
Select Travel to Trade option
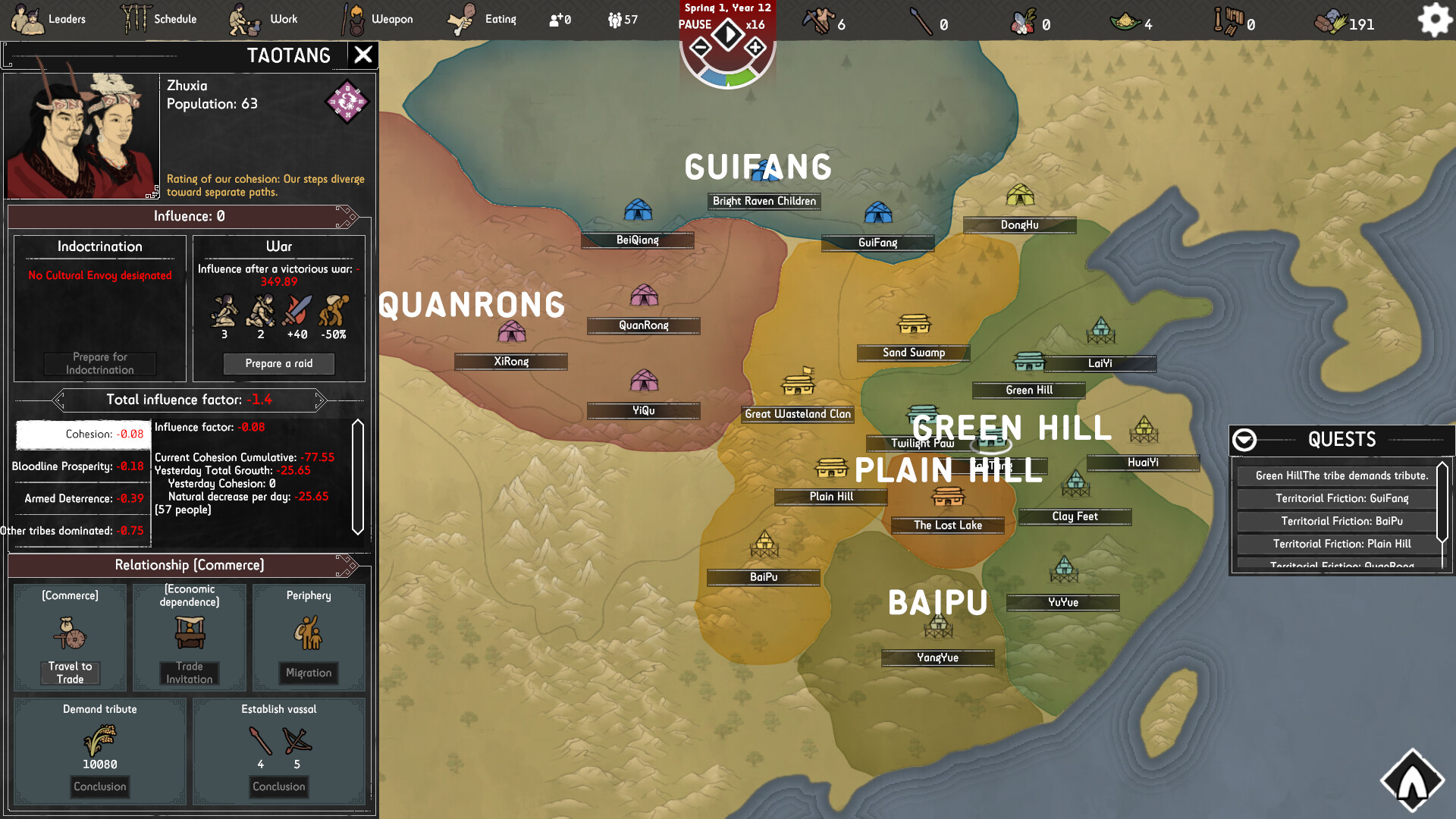click(x=70, y=673)
